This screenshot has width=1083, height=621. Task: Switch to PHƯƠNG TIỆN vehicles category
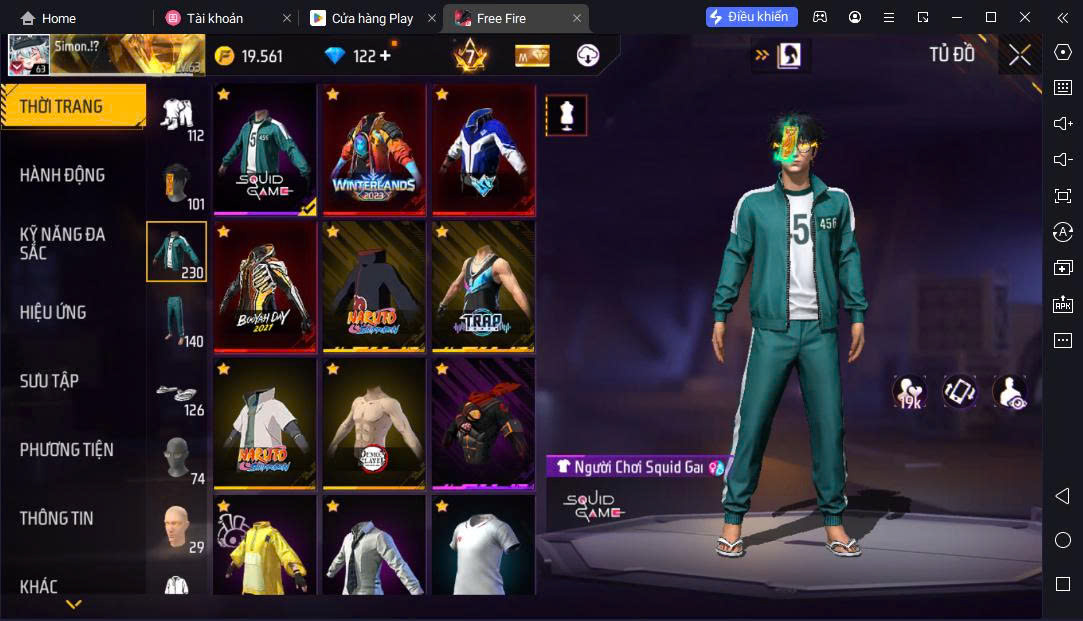point(66,450)
